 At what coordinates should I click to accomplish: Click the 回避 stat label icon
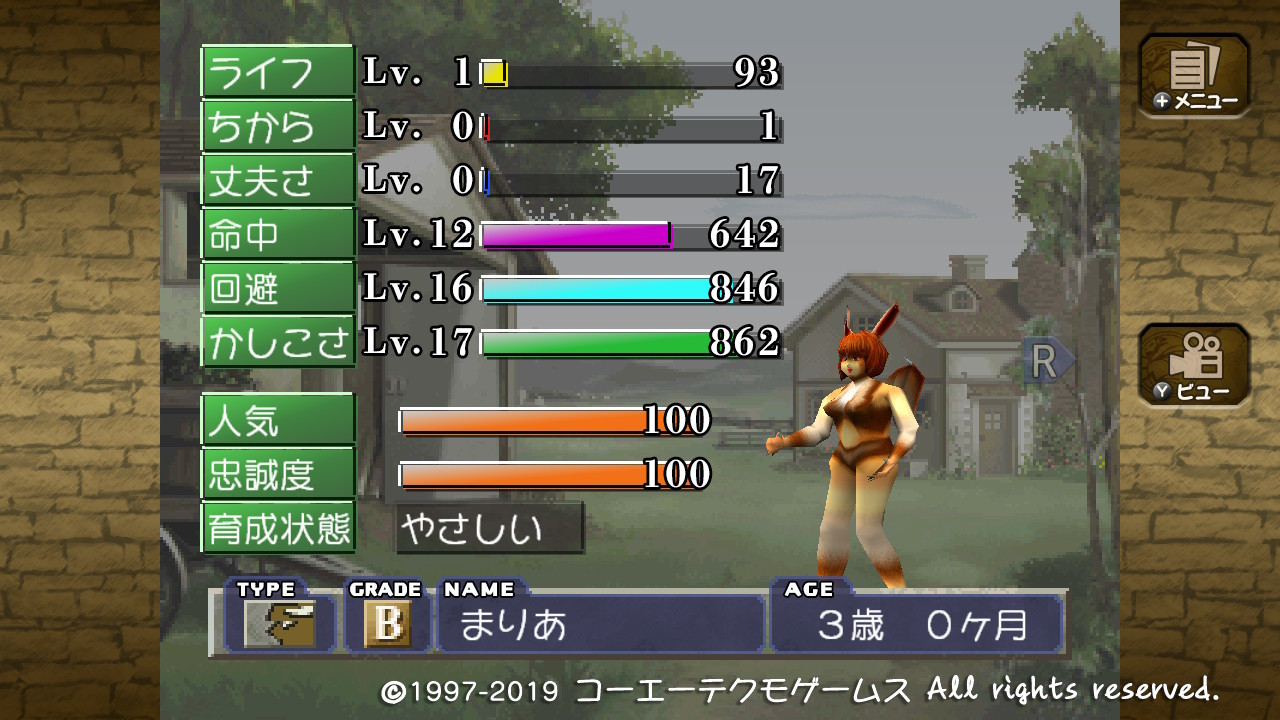(x=278, y=287)
